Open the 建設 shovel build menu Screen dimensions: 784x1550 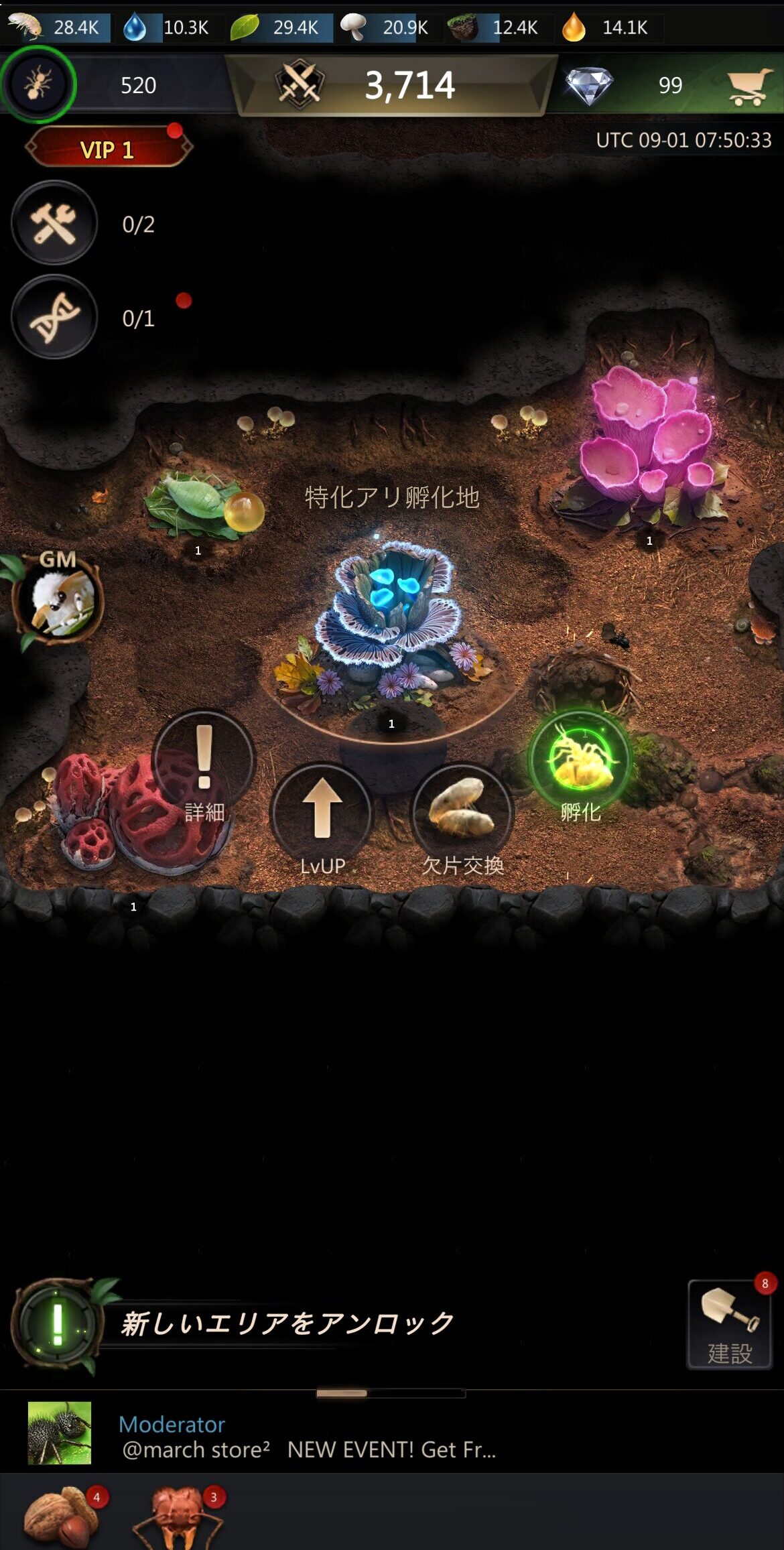tap(730, 1323)
